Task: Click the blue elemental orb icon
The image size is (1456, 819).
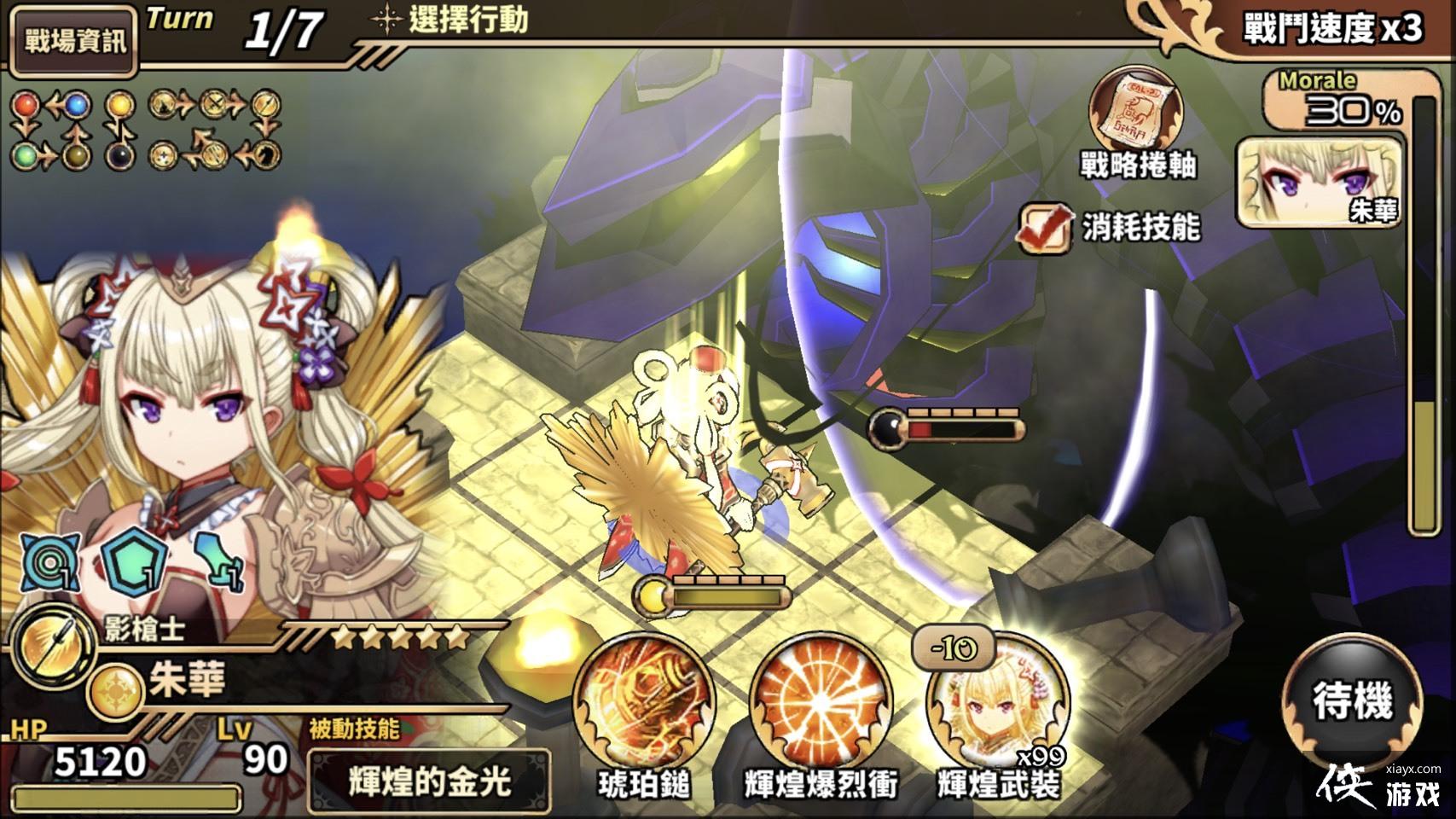Action: click(x=78, y=103)
